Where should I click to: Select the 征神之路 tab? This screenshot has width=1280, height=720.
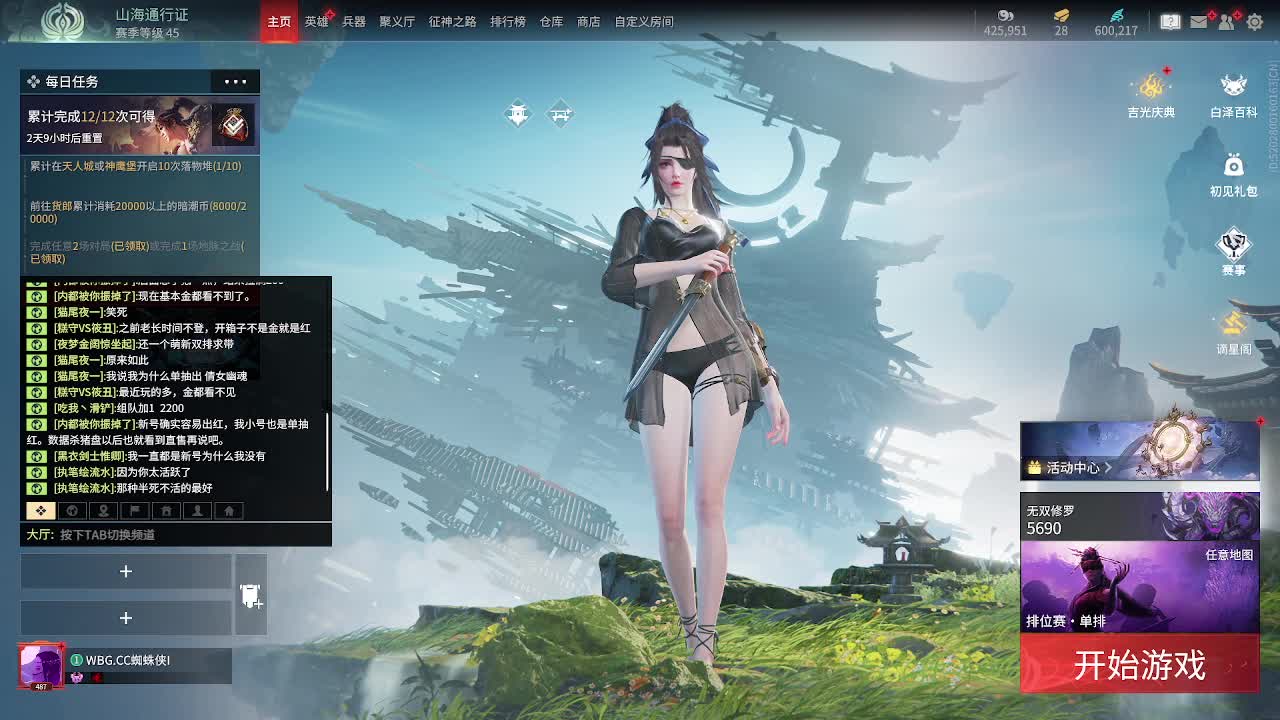pyautogui.click(x=452, y=21)
